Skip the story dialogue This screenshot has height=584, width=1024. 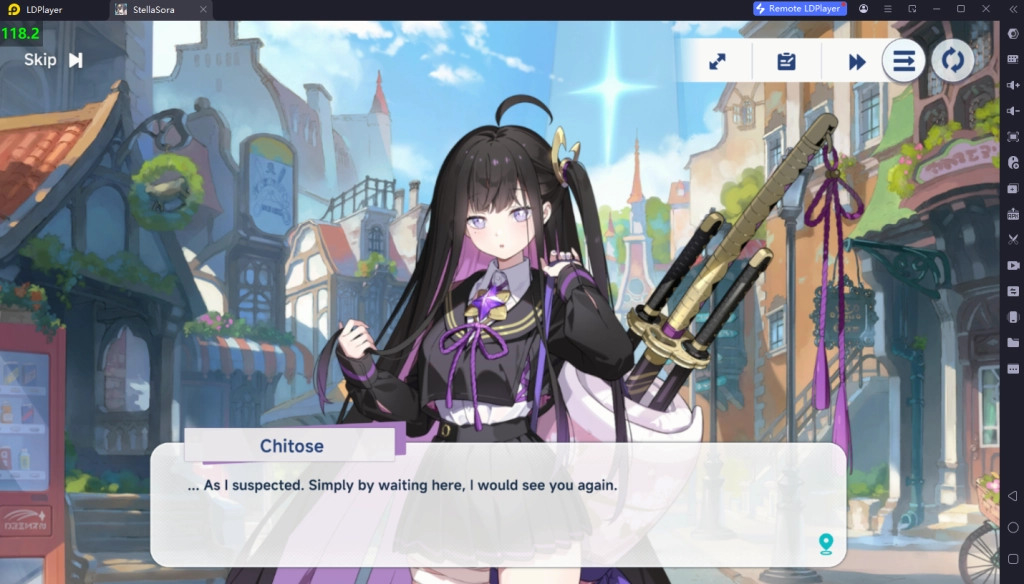click(x=53, y=60)
